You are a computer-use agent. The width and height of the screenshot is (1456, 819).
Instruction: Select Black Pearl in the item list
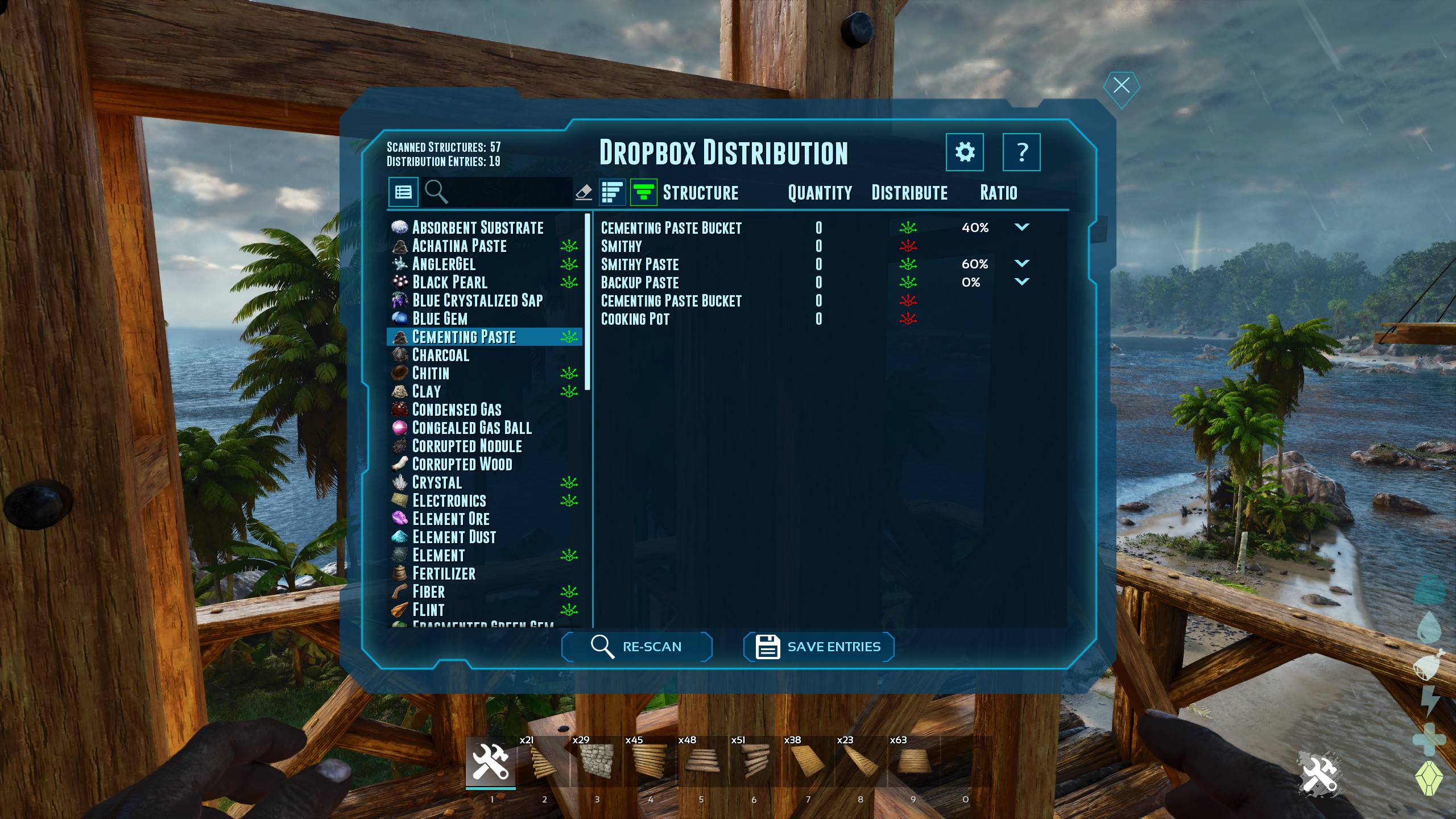click(449, 283)
